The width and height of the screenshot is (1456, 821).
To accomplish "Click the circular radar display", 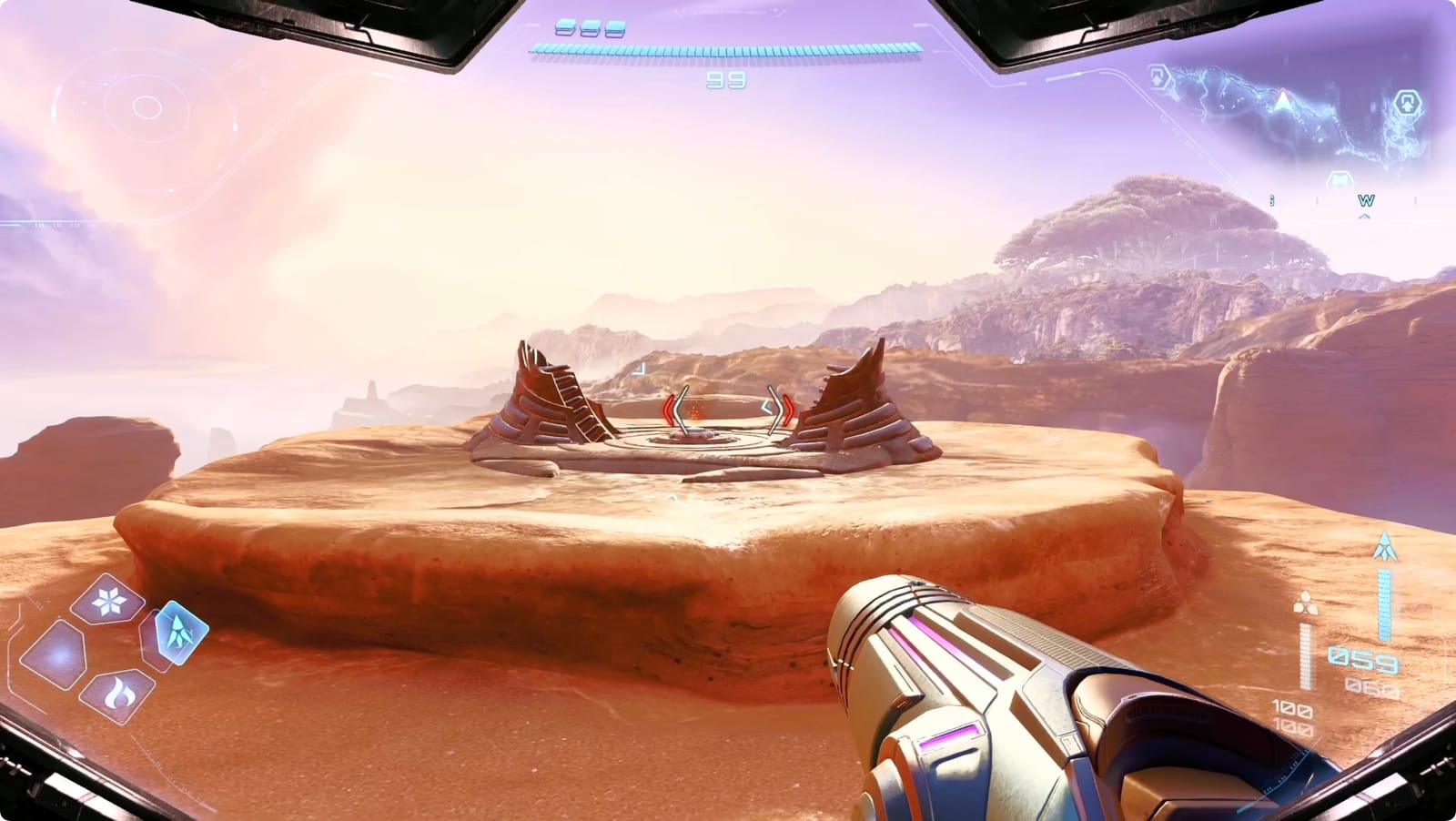I will click(147, 107).
